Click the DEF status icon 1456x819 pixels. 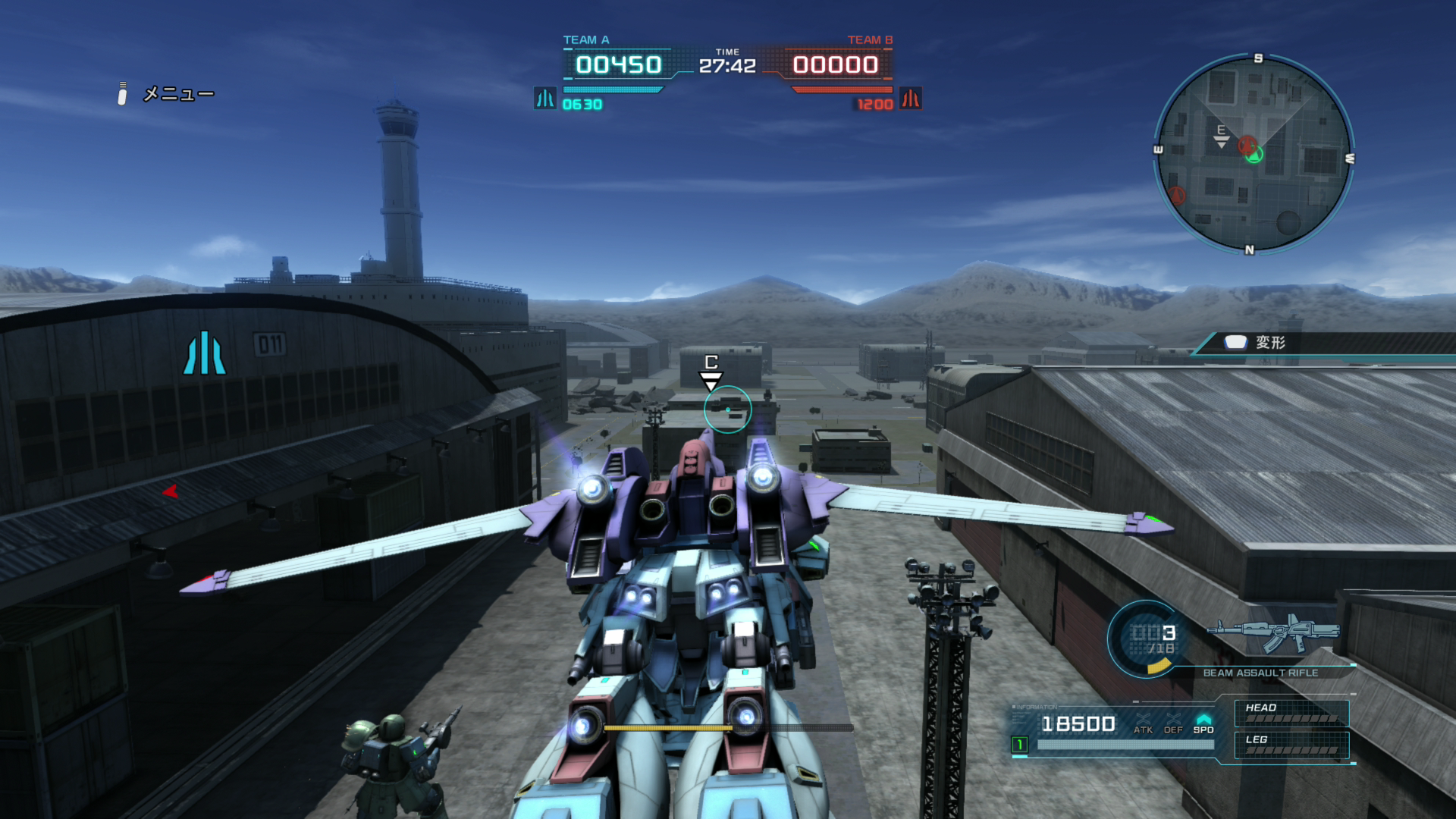coord(1173,723)
